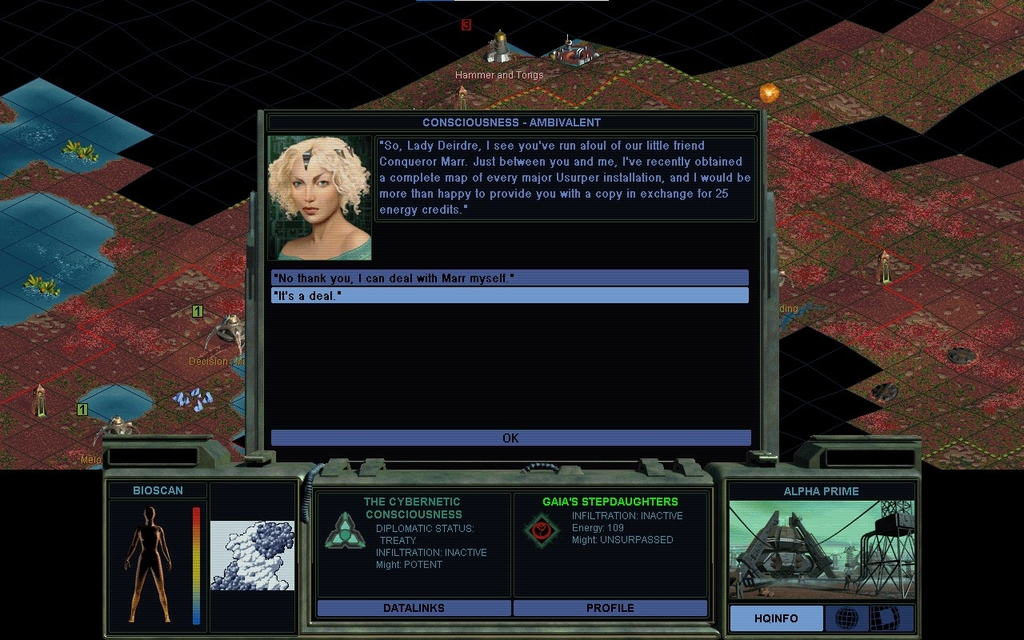The height and width of the screenshot is (640, 1024).
Task: Click the Gaia's Stepdaughters faction emblem
Action: 542,530
